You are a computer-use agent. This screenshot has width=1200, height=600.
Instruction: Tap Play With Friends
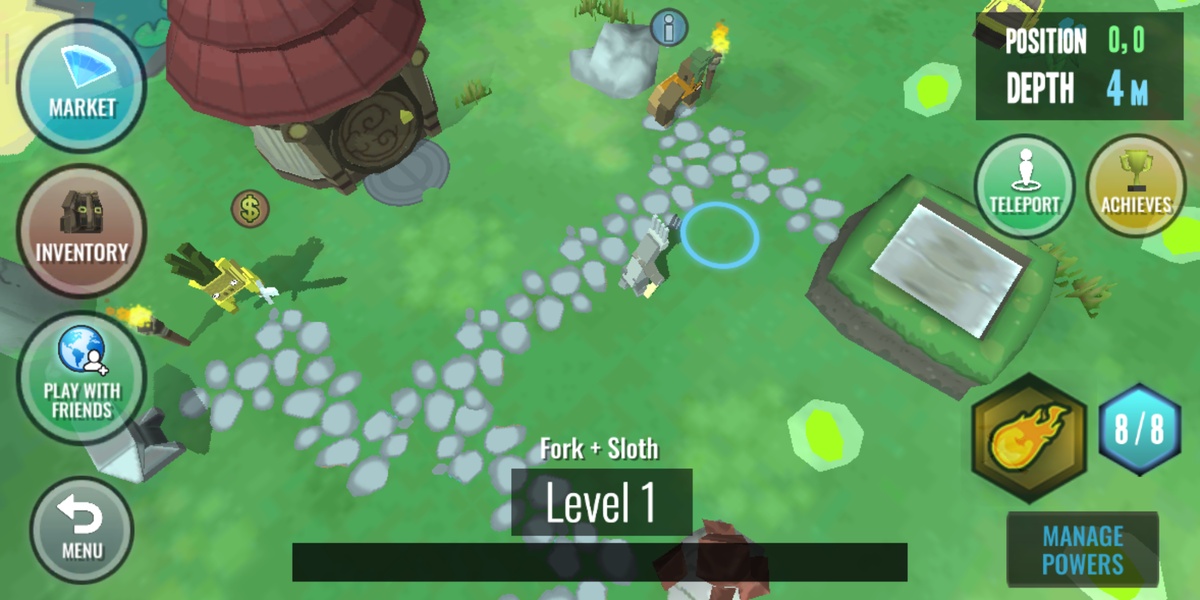pos(82,376)
